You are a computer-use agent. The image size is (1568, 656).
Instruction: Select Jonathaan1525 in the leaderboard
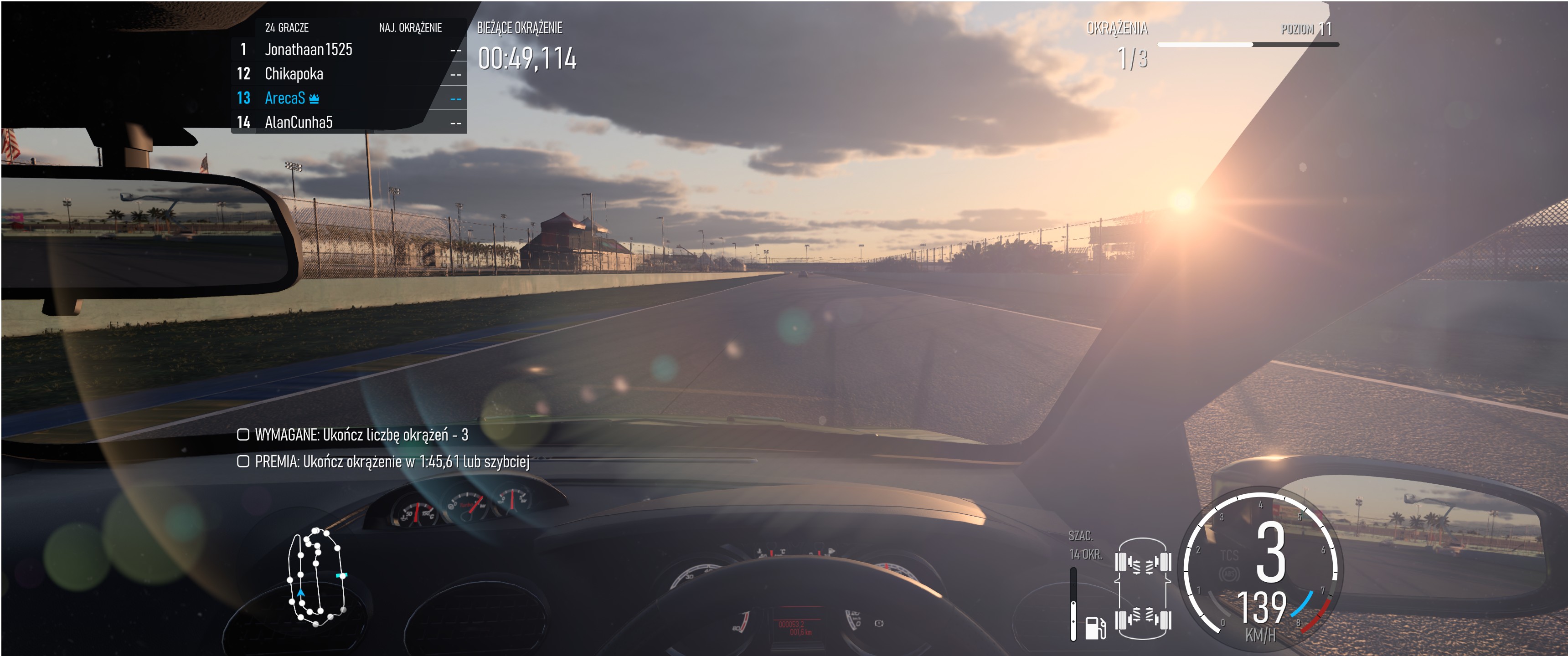click(x=308, y=49)
